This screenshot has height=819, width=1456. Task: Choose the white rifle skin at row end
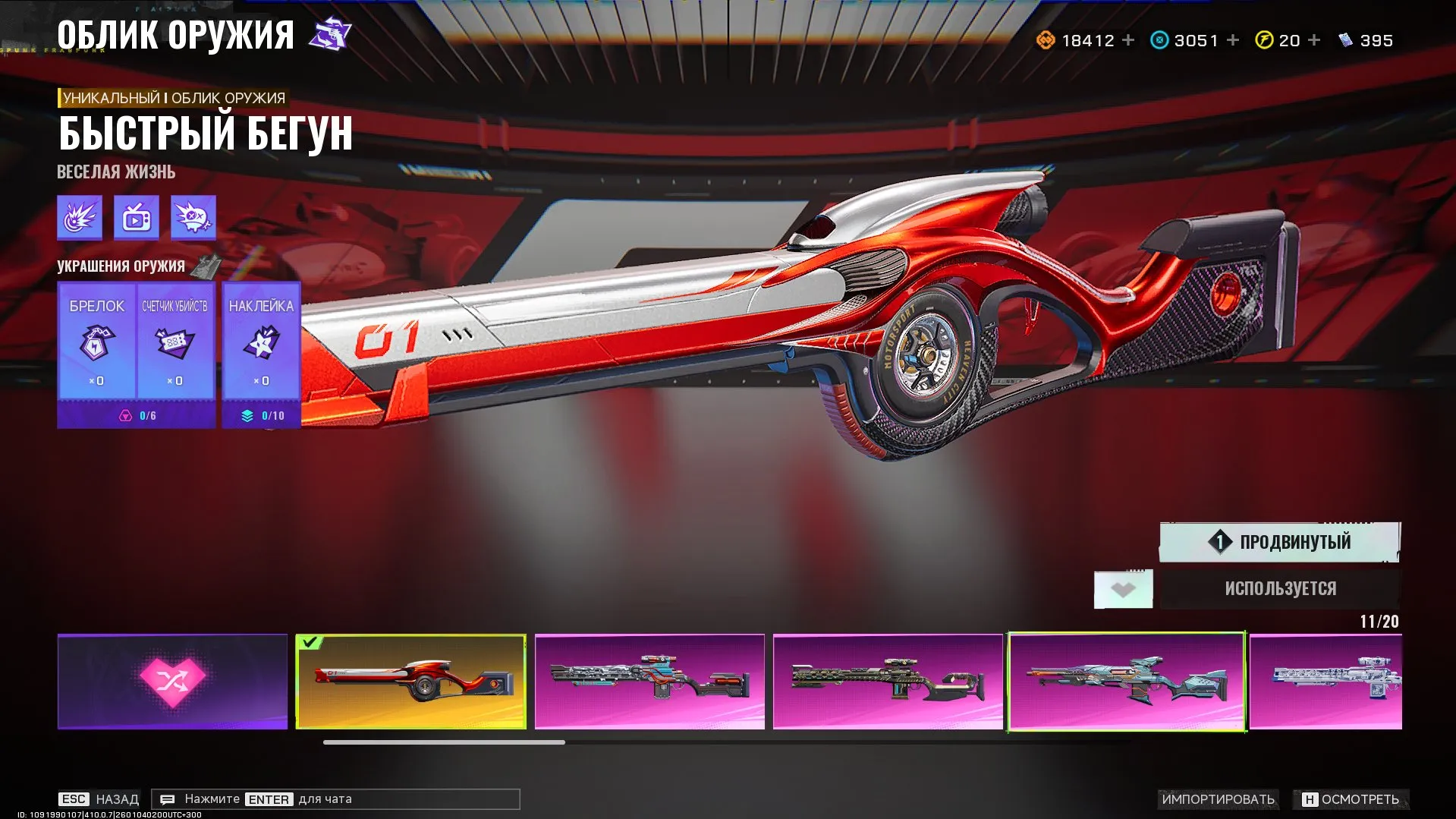click(x=1325, y=681)
